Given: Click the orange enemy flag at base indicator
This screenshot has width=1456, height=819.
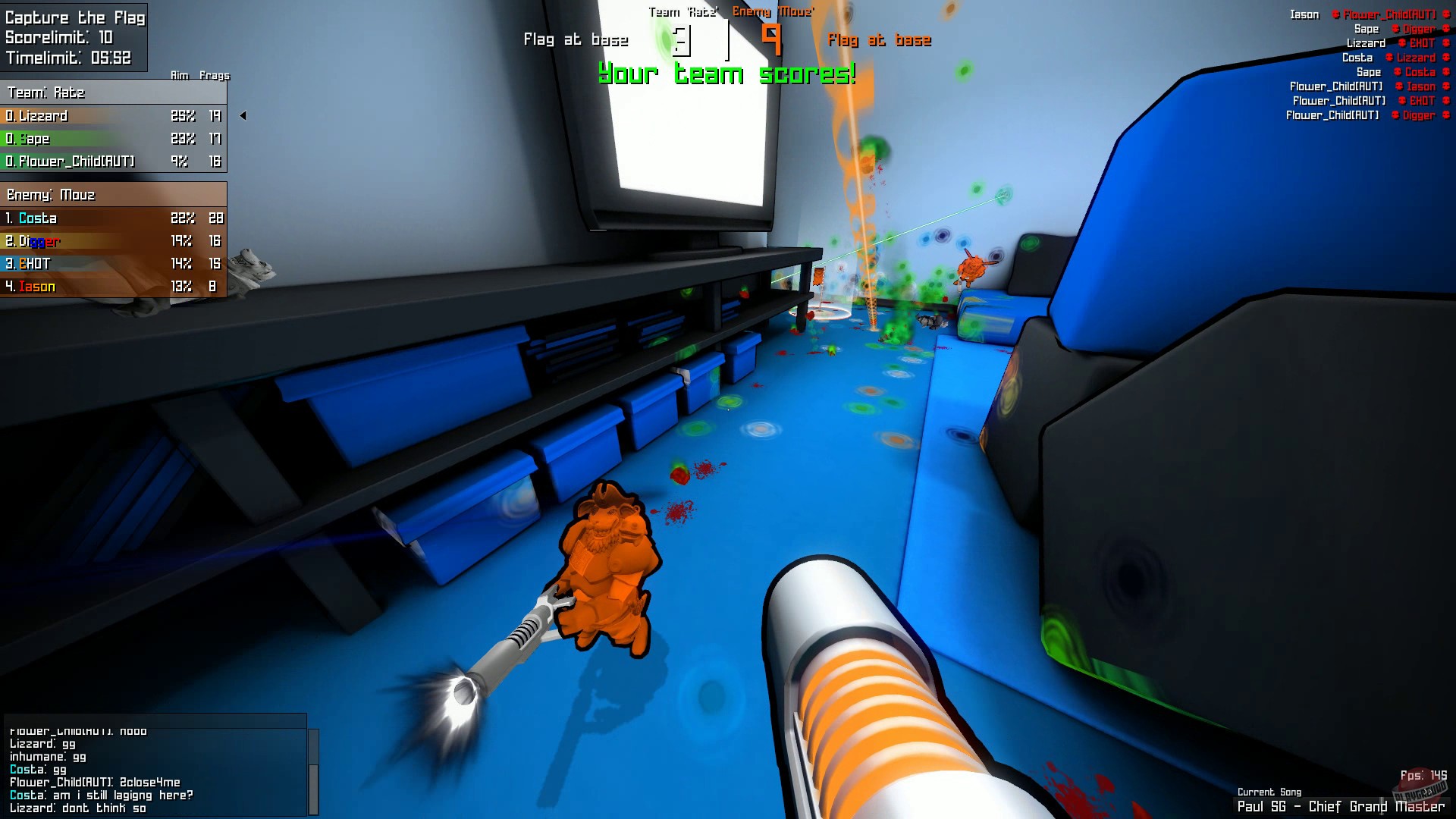Looking at the screenshot, I should point(881,40).
